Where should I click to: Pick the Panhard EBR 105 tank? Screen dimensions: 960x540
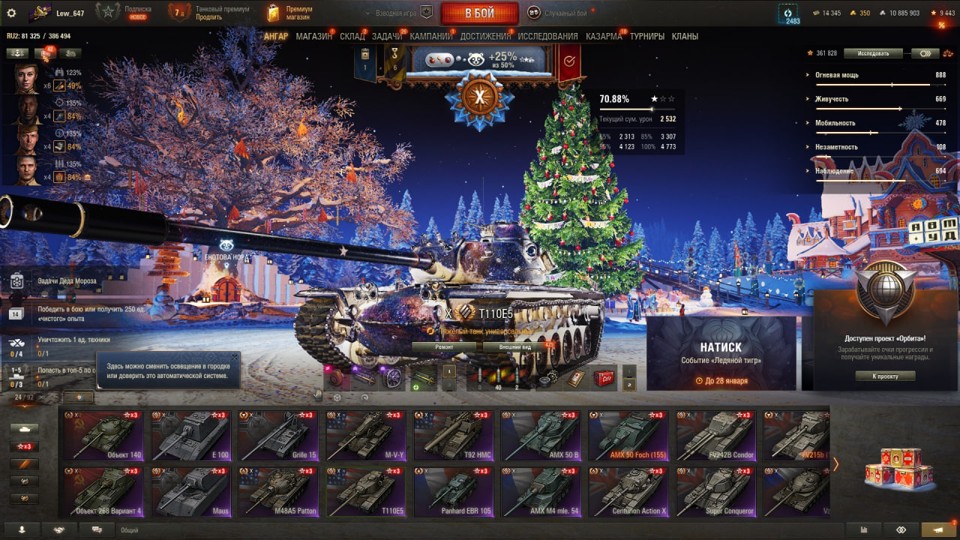[454, 494]
